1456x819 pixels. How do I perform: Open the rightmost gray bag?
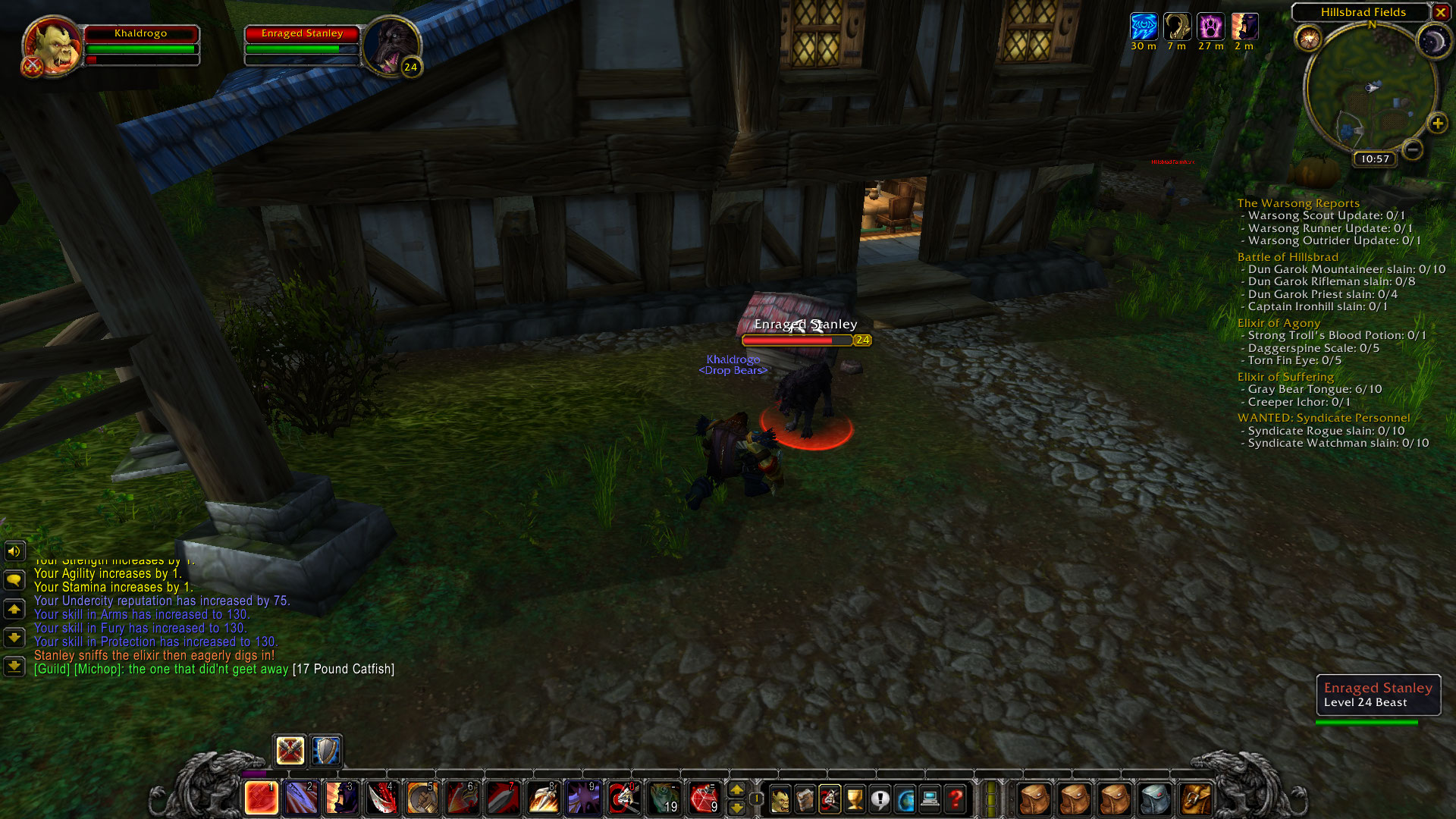tap(1154, 798)
